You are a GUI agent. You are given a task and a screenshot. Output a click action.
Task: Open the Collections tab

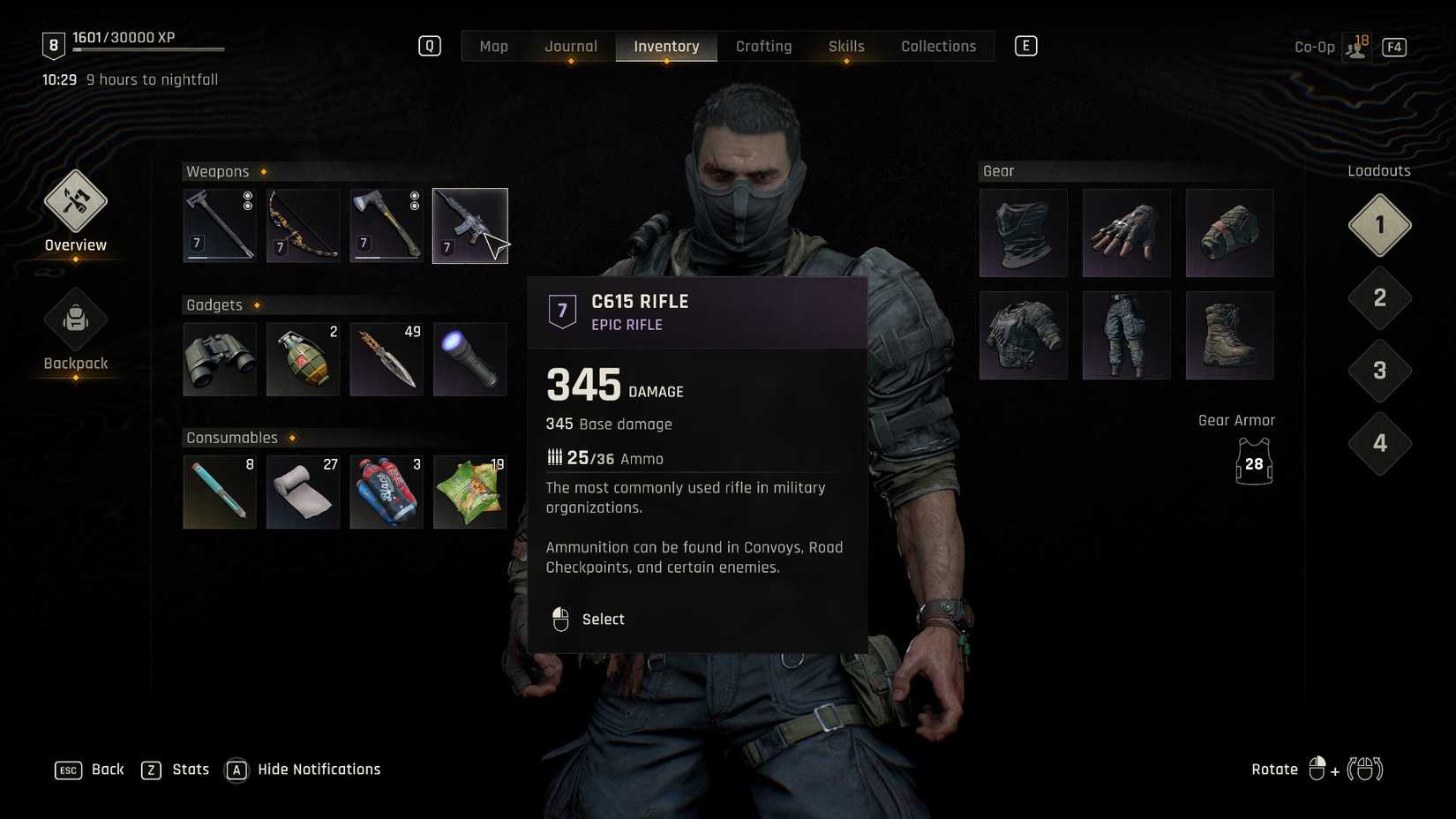click(938, 46)
